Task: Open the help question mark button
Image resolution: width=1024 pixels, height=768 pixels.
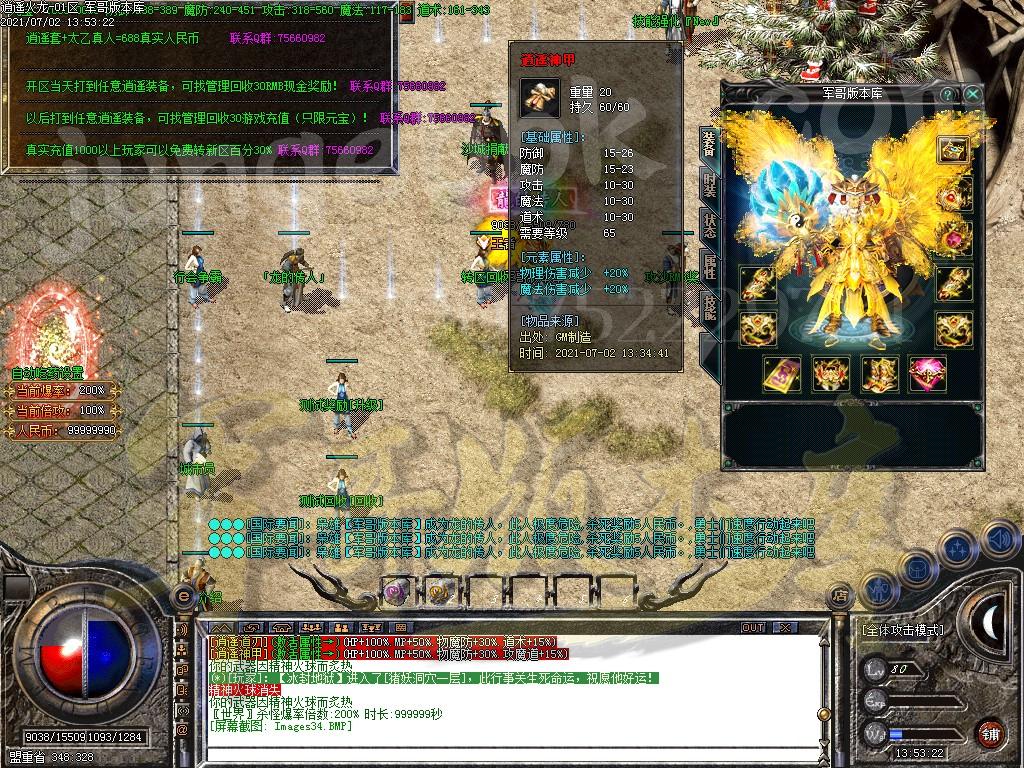Action: [x=947, y=94]
